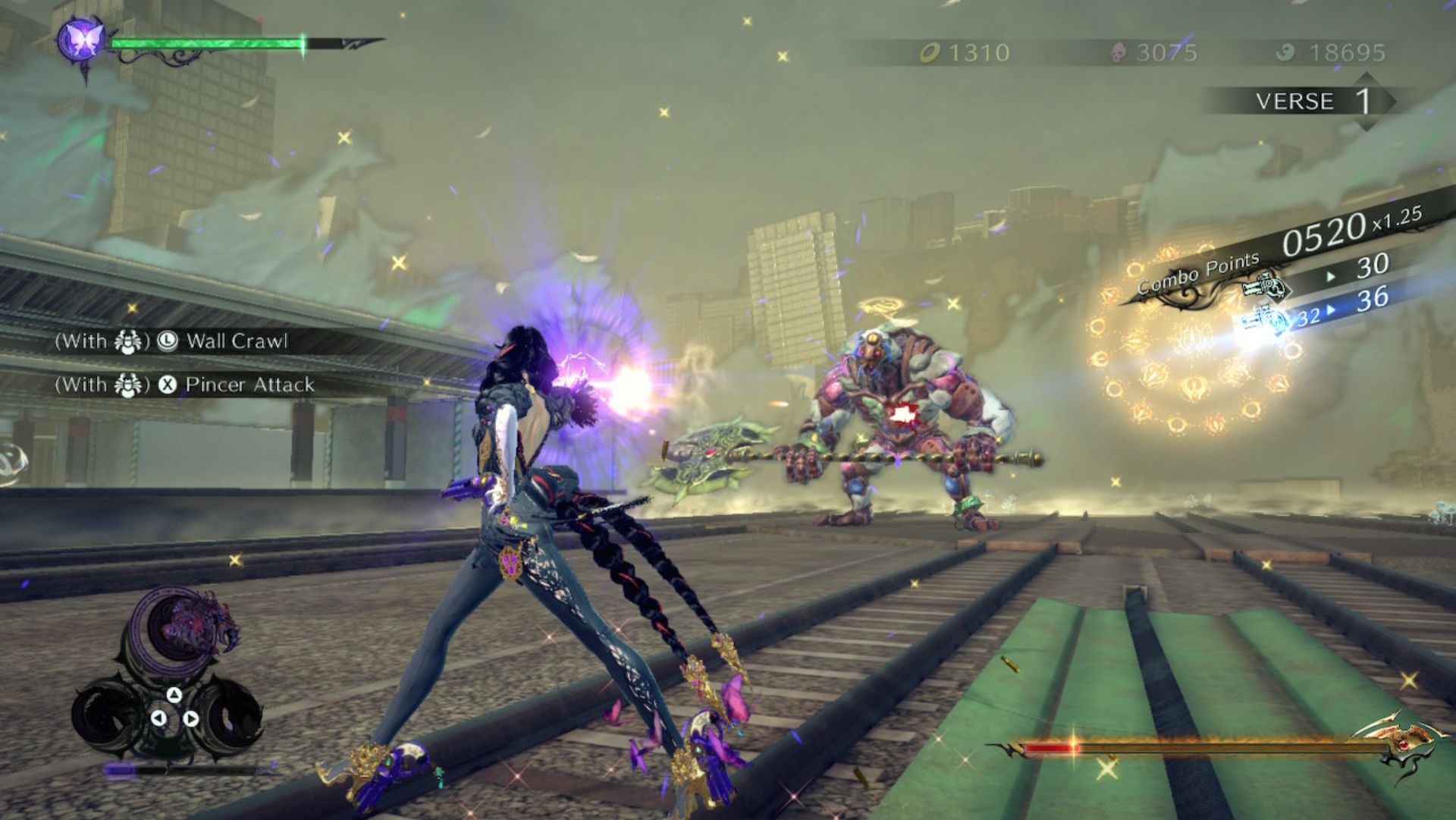Screen dimensions: 1456x820
Task: Click the Wall Crawl prompt text
Action: [x=240, y=341]
